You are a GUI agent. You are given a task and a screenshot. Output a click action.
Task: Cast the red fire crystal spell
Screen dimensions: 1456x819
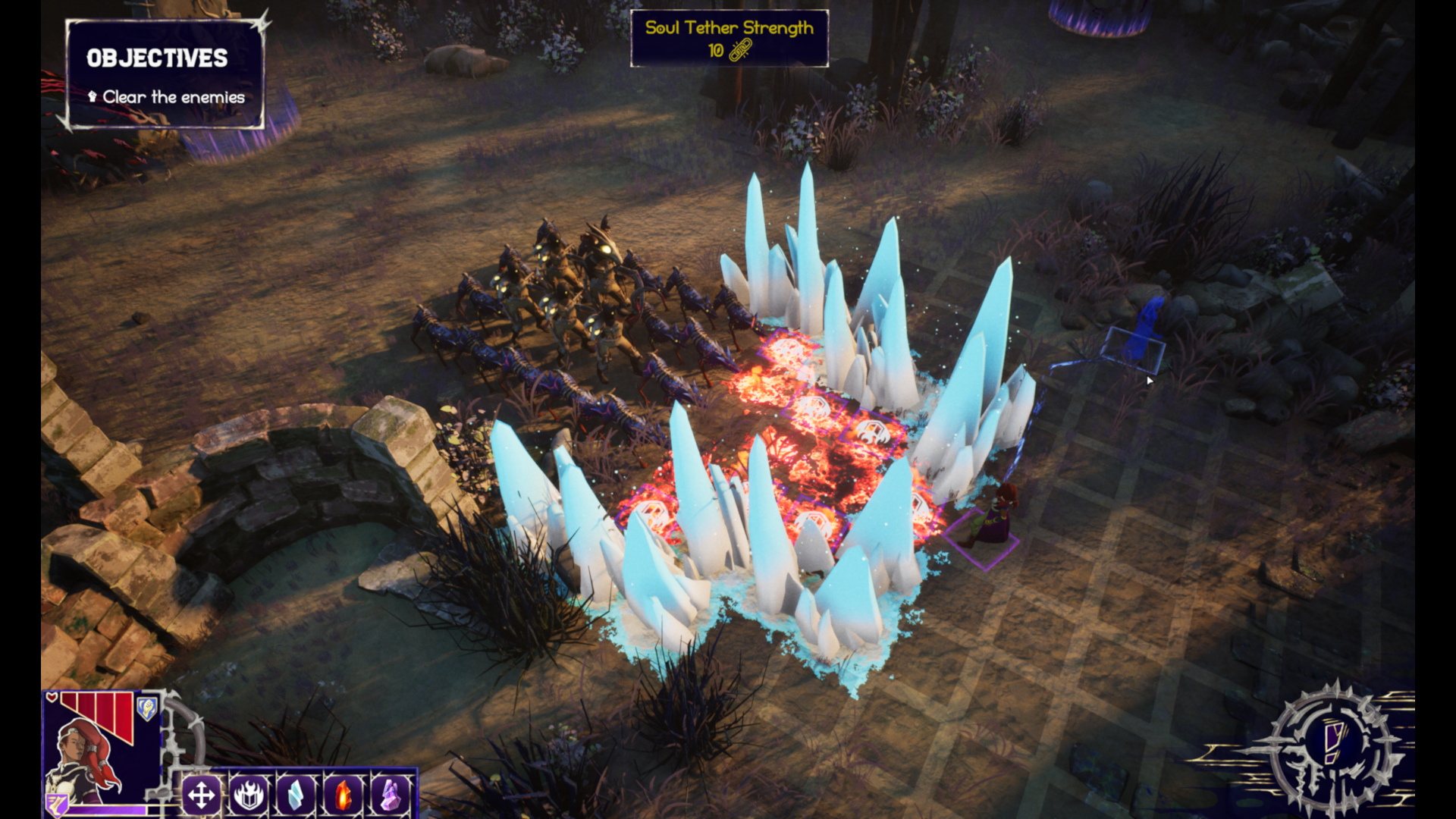pos(343,795)
